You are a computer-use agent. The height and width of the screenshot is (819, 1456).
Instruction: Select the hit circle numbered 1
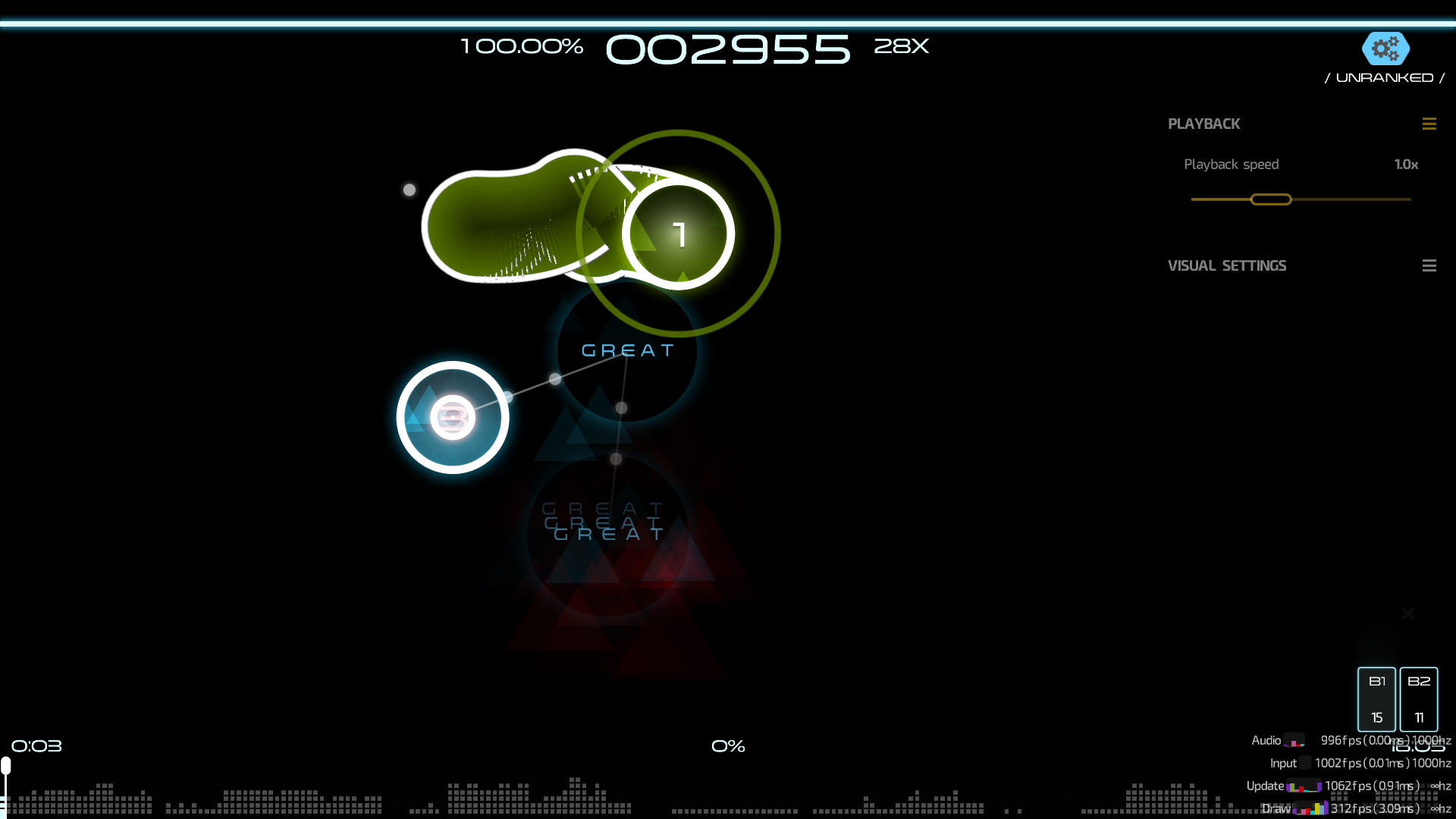(x=679, y=234)
